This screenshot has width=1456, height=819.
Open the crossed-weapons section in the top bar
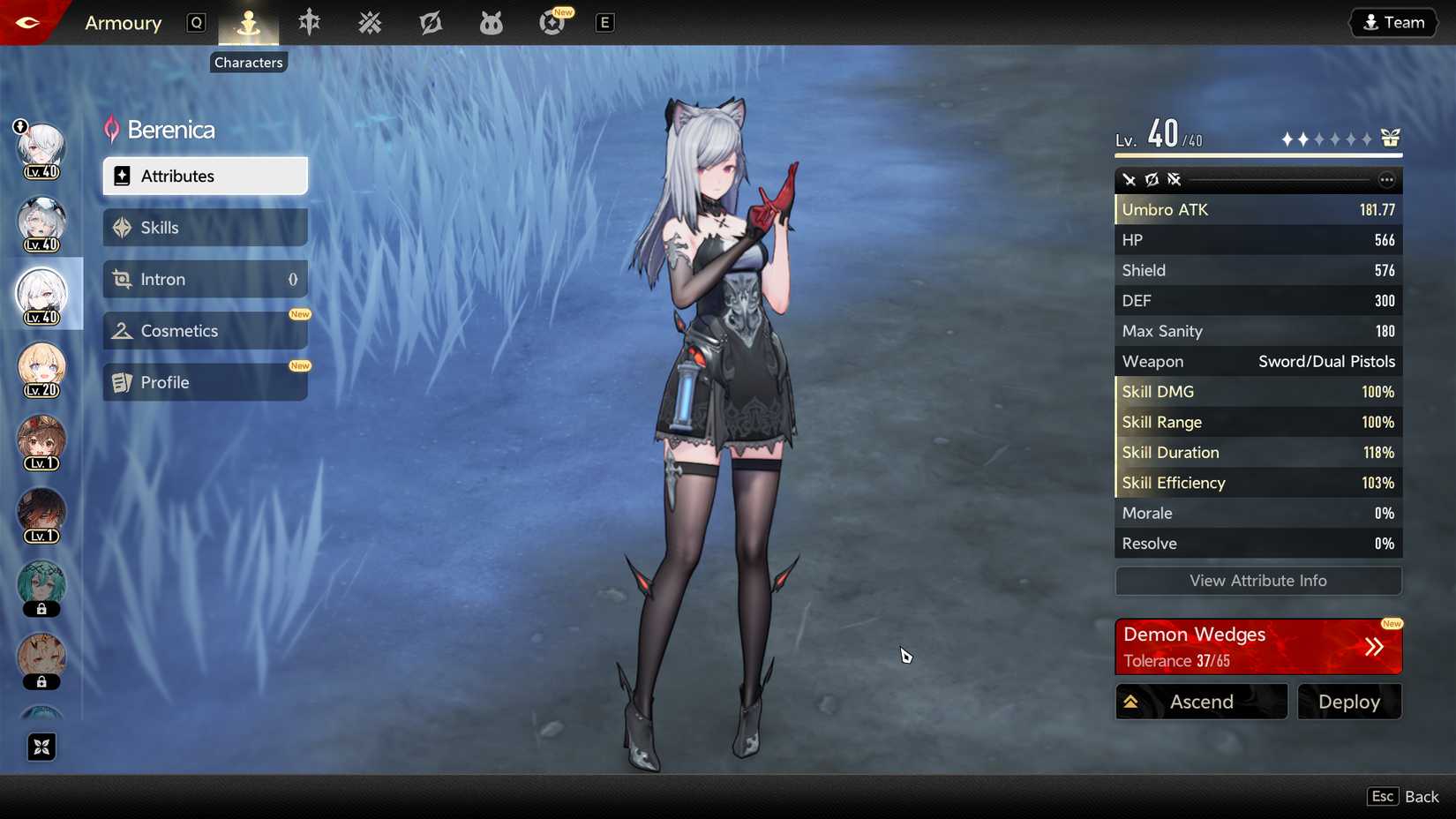pyautogui.click(x=370, y=22)
